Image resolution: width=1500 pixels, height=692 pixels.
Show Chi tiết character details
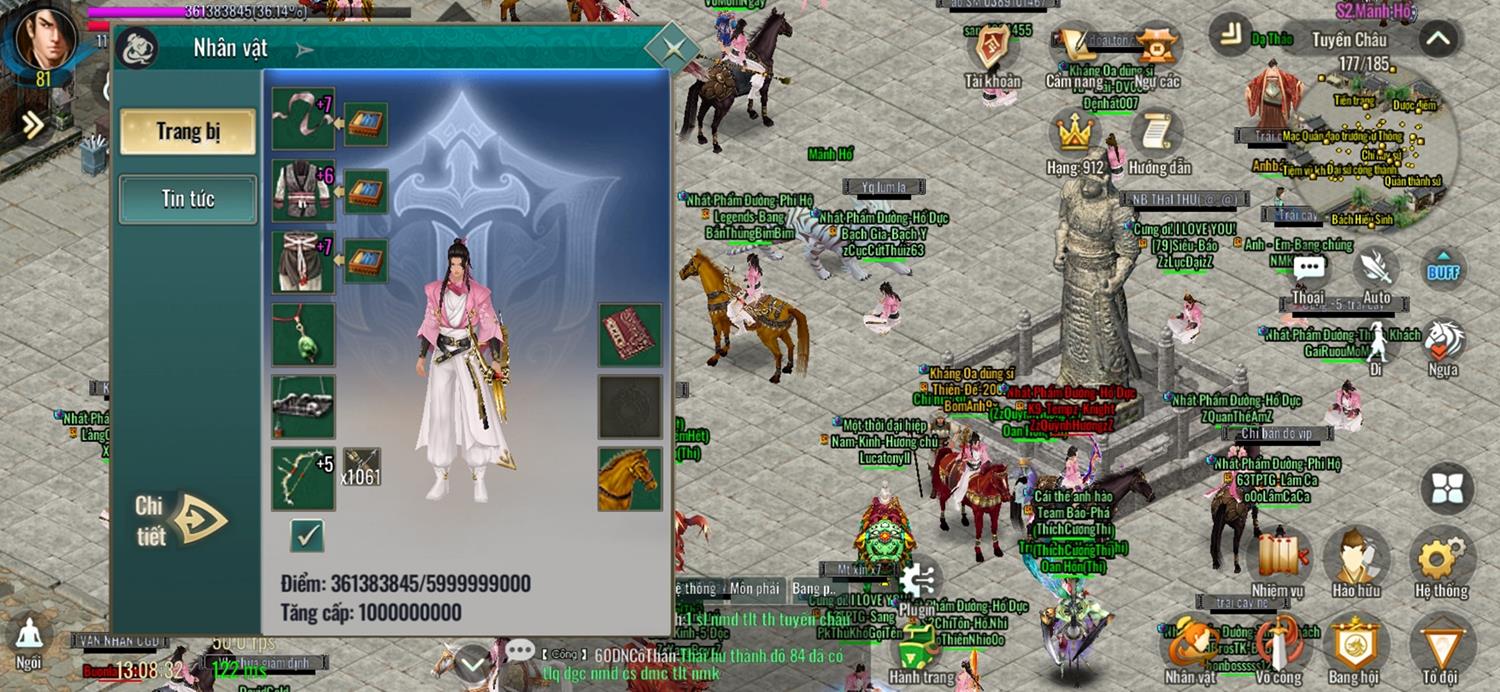click(183, 519)
